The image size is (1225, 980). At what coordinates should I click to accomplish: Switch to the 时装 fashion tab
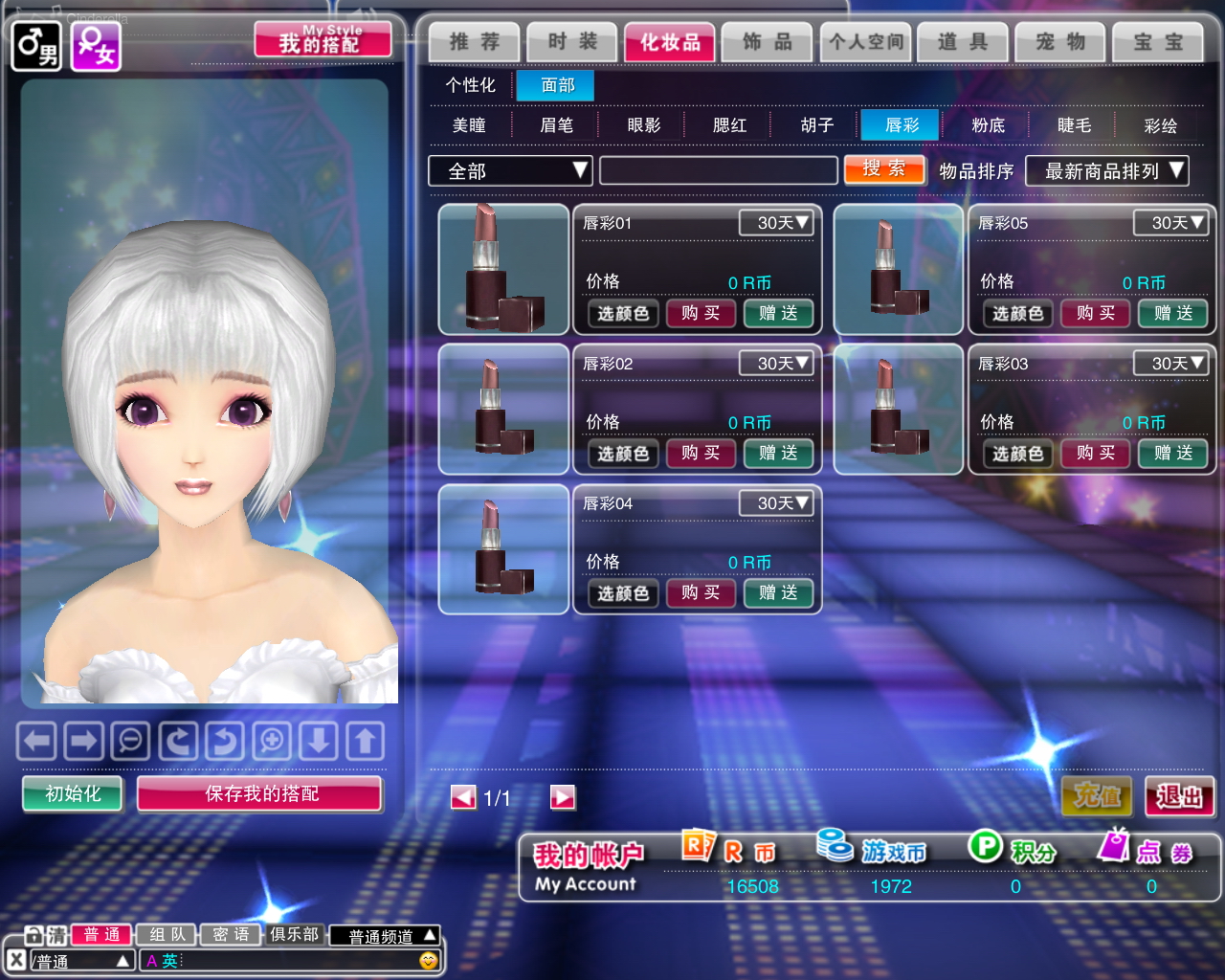coord(571,42)
